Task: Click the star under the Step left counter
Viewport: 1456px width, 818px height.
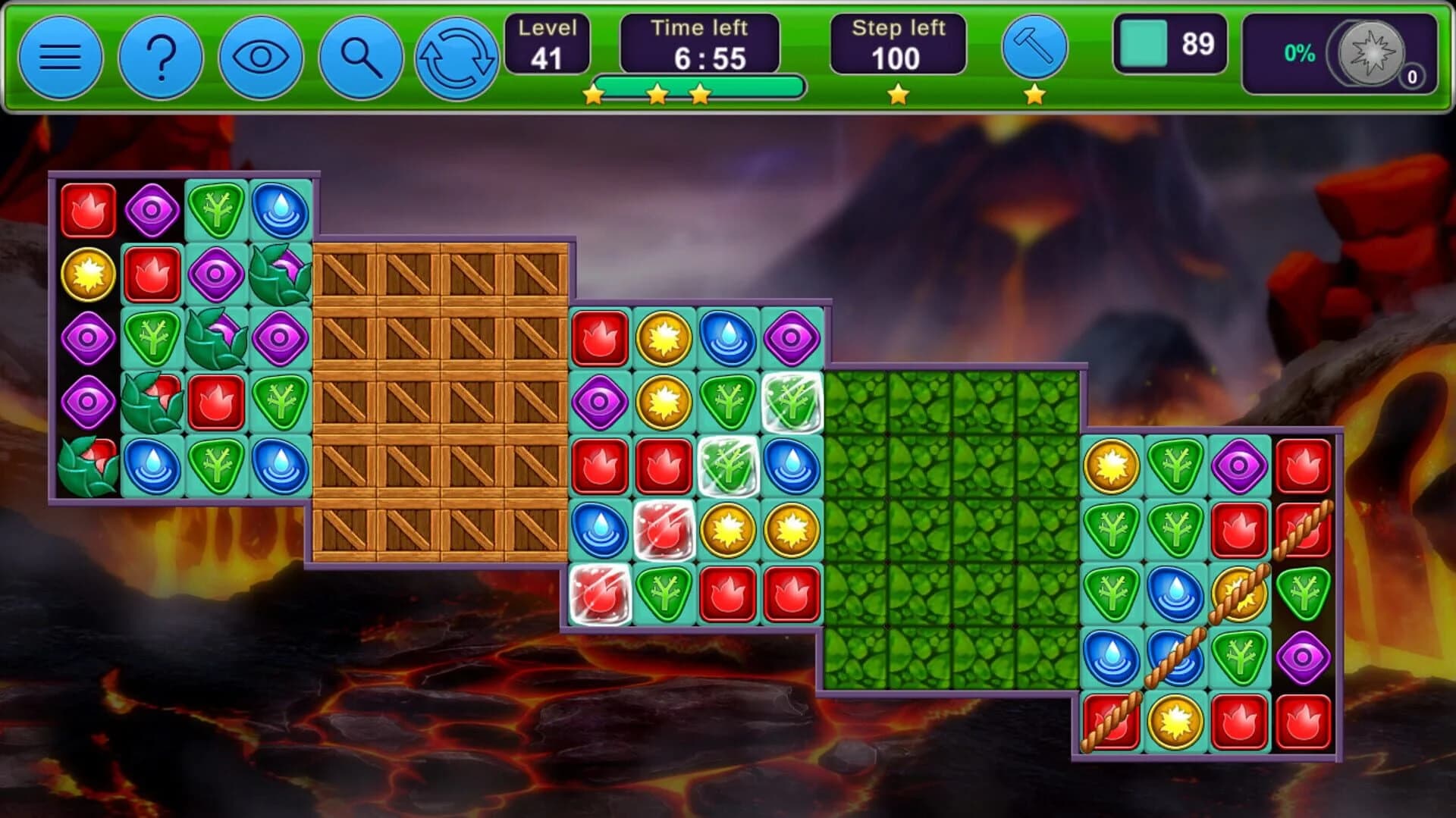Action: coord(898,94)
